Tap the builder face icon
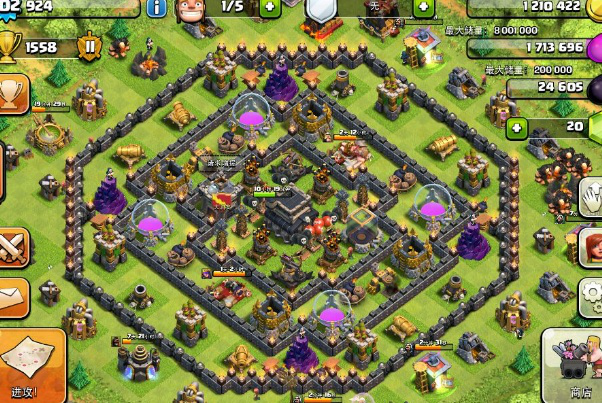This screenshot has width=602, height=403. [191, 12]
